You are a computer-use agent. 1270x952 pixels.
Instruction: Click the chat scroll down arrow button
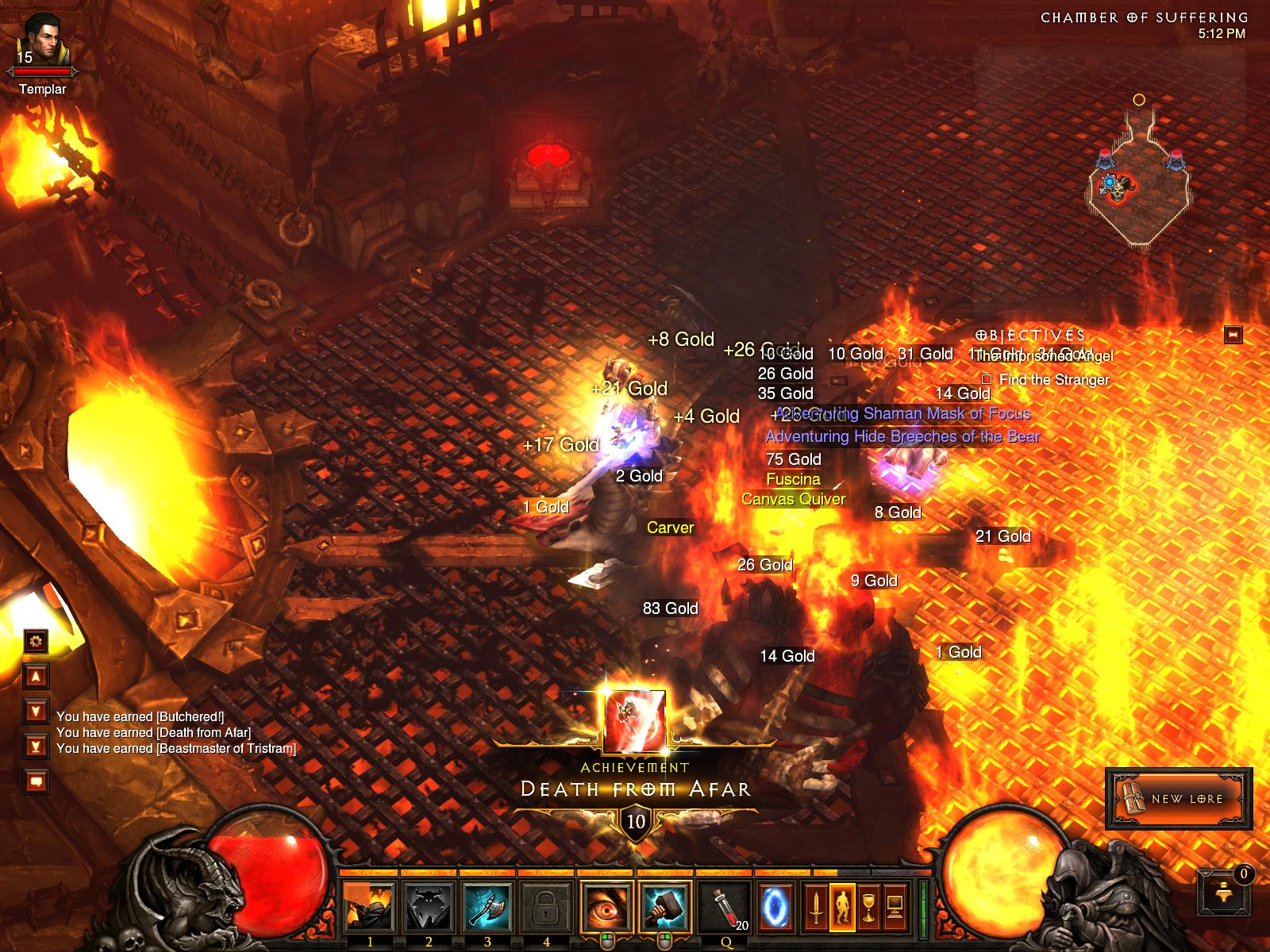coord(36,710)
